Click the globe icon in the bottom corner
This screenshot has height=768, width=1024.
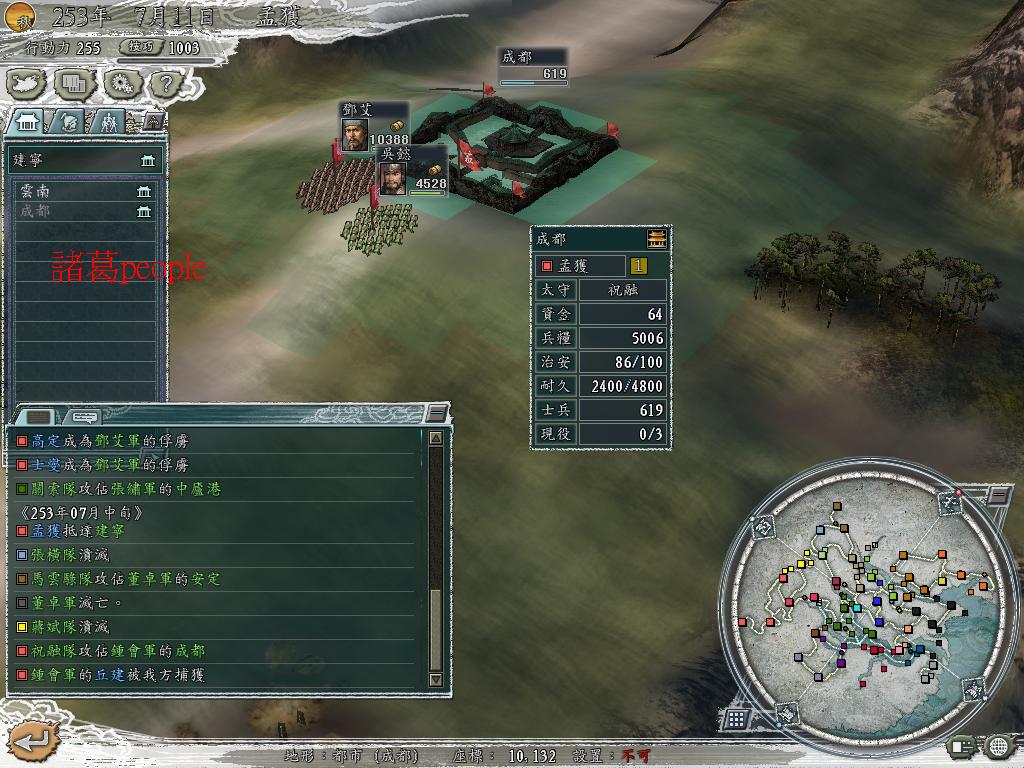[x=999, y=746]
